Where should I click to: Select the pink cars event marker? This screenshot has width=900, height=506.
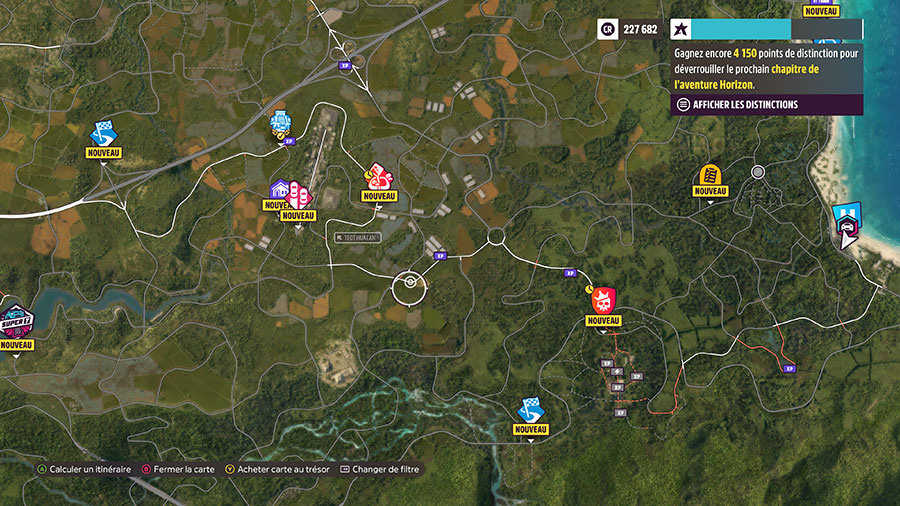coord(299,195)
